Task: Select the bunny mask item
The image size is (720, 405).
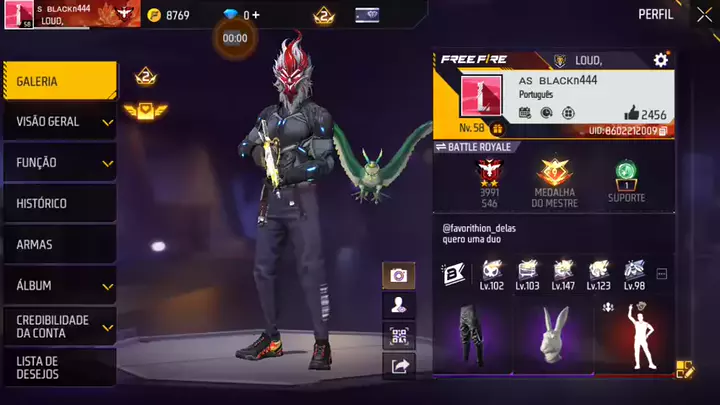Action: pos(552,336)
